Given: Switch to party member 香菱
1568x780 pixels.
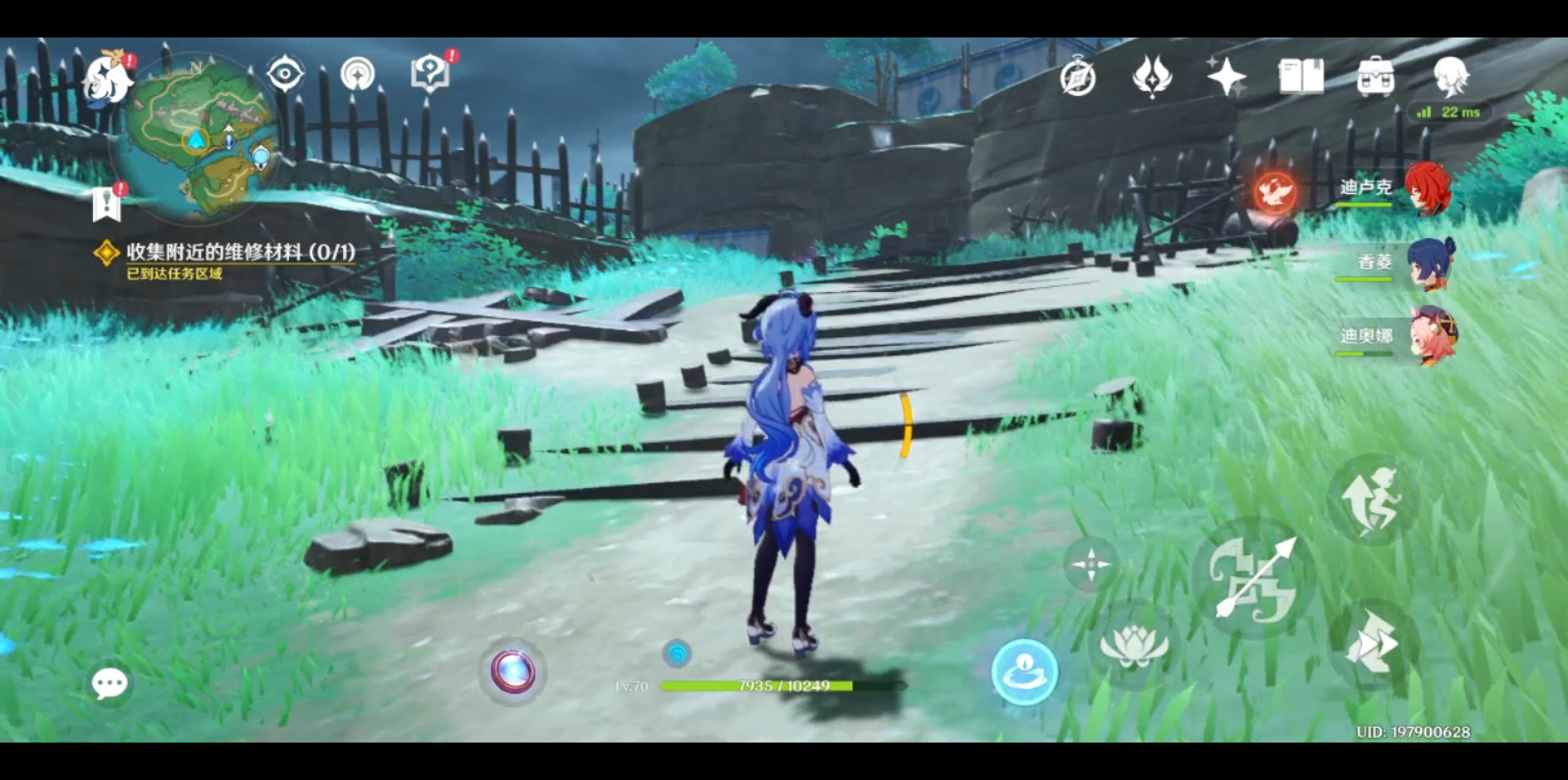Looking at the screenshot, I should pos(1429,264).
